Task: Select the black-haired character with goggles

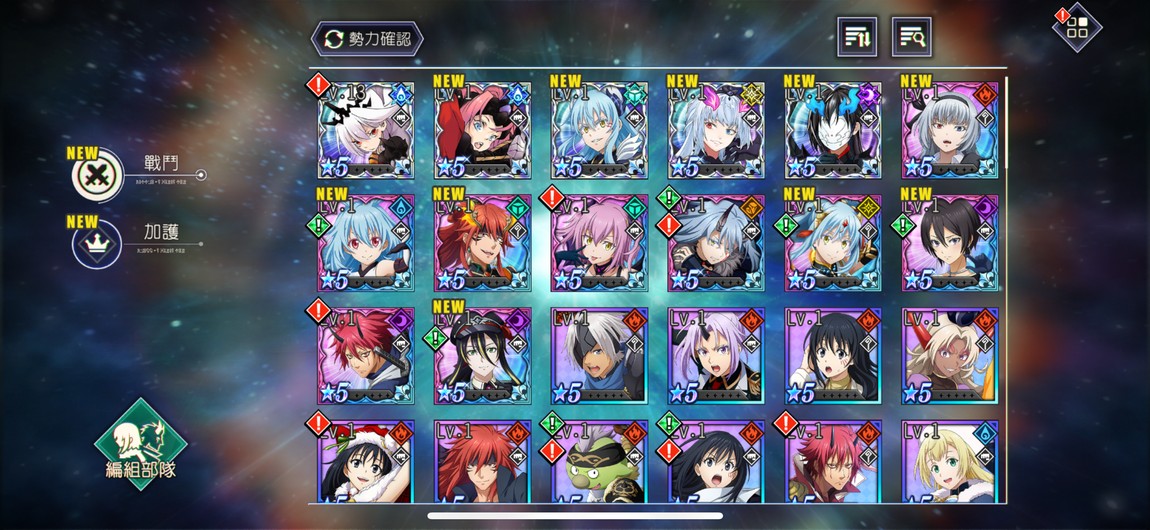Action: click(x=482, y=356)
